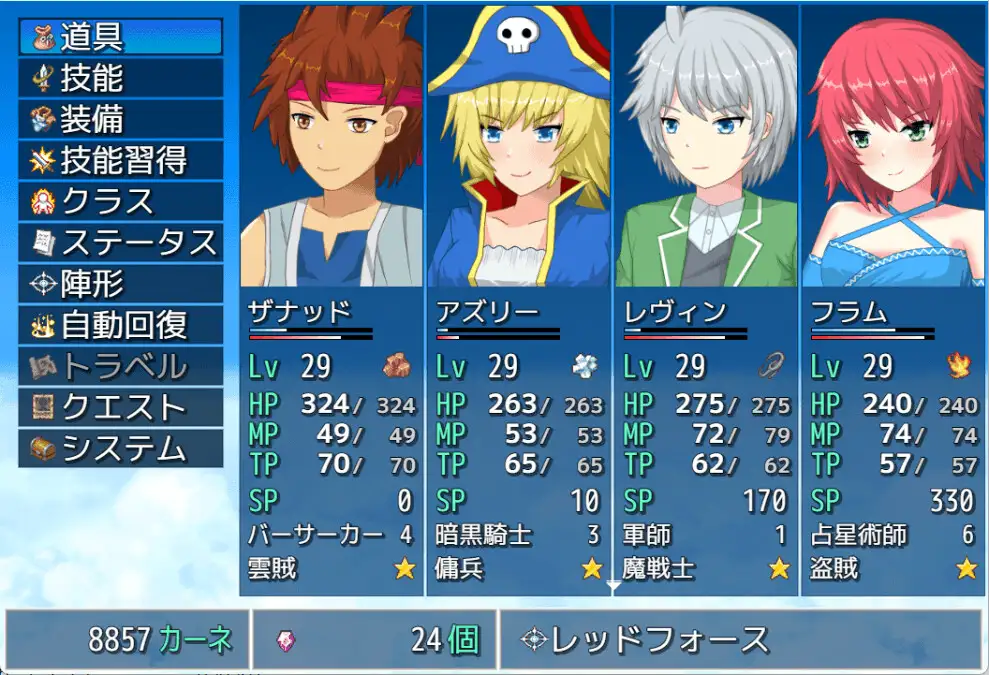Activate 自動回復 auto recovery
989x675 pixels.
(120, 325)
